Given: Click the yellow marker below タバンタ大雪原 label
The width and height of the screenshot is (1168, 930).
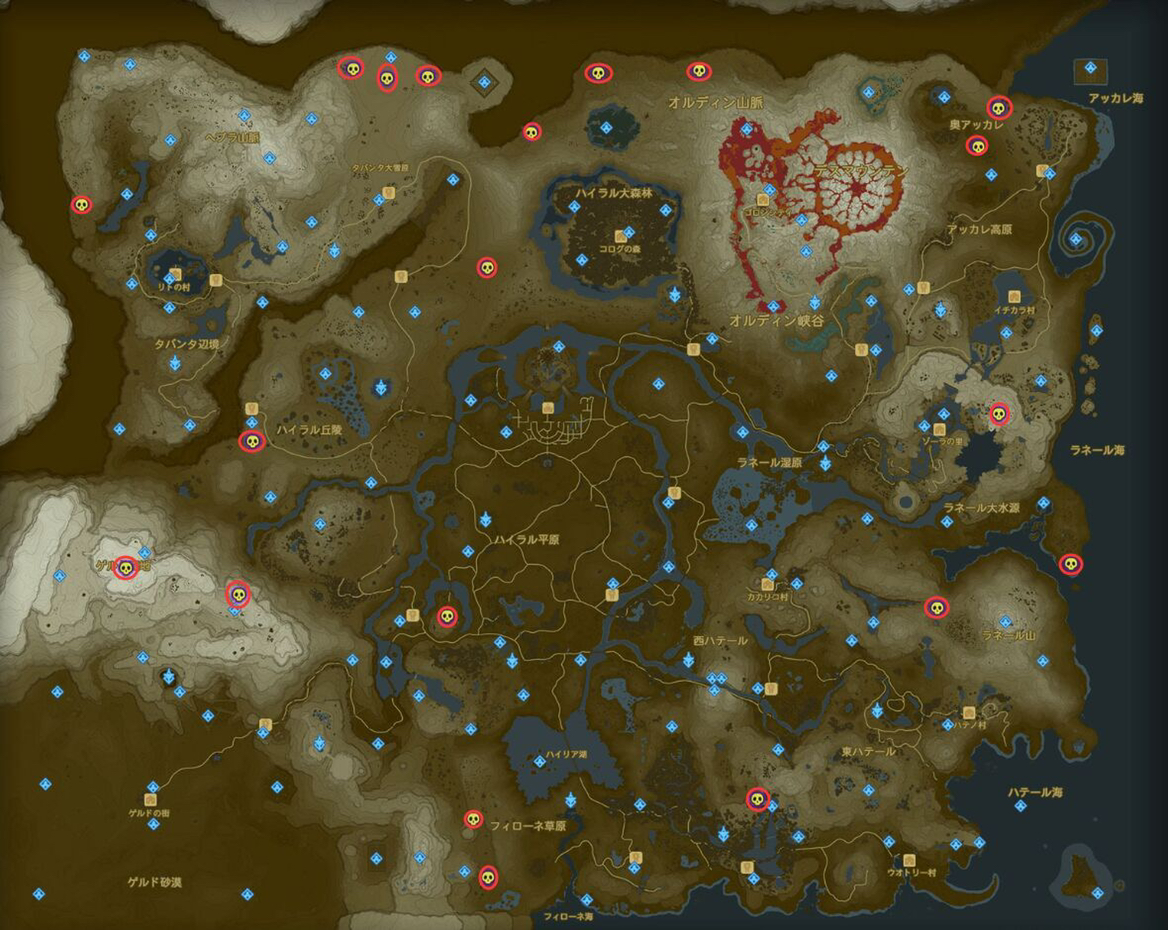Looking at the screenshot, I should (399, 190).
